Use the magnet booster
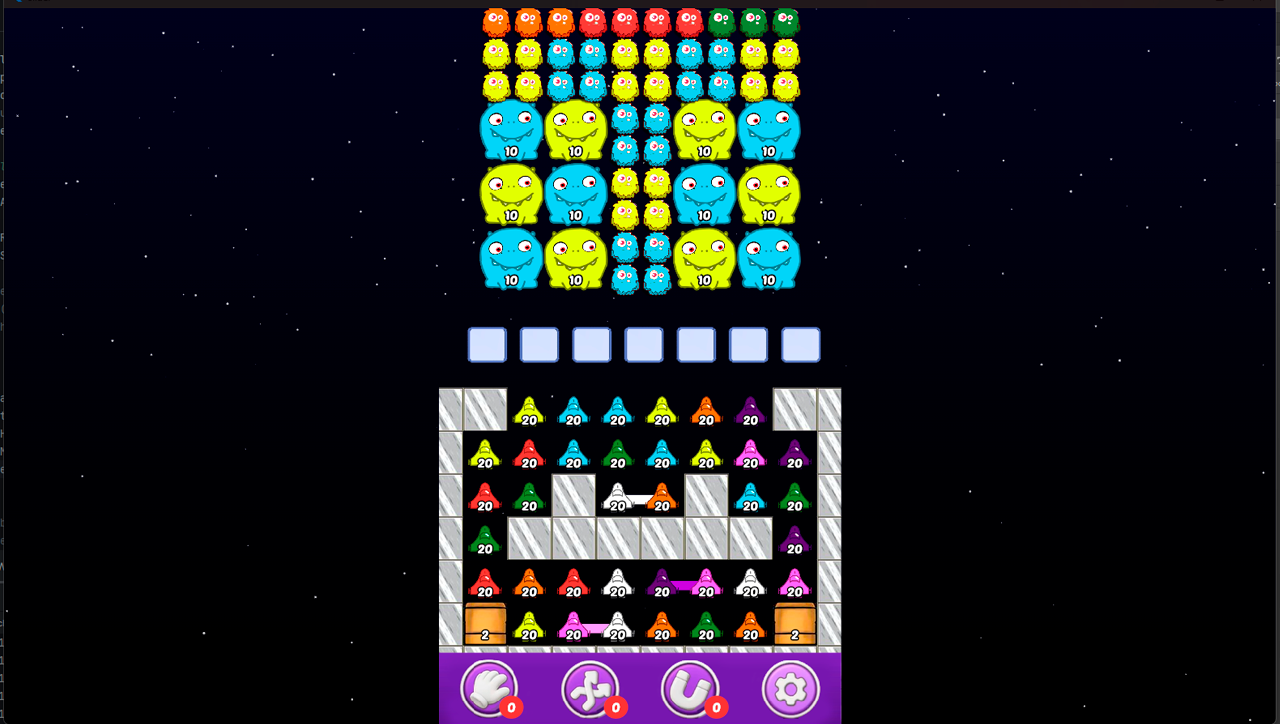This screenshot has width=1280, height=724. [690, 688]
